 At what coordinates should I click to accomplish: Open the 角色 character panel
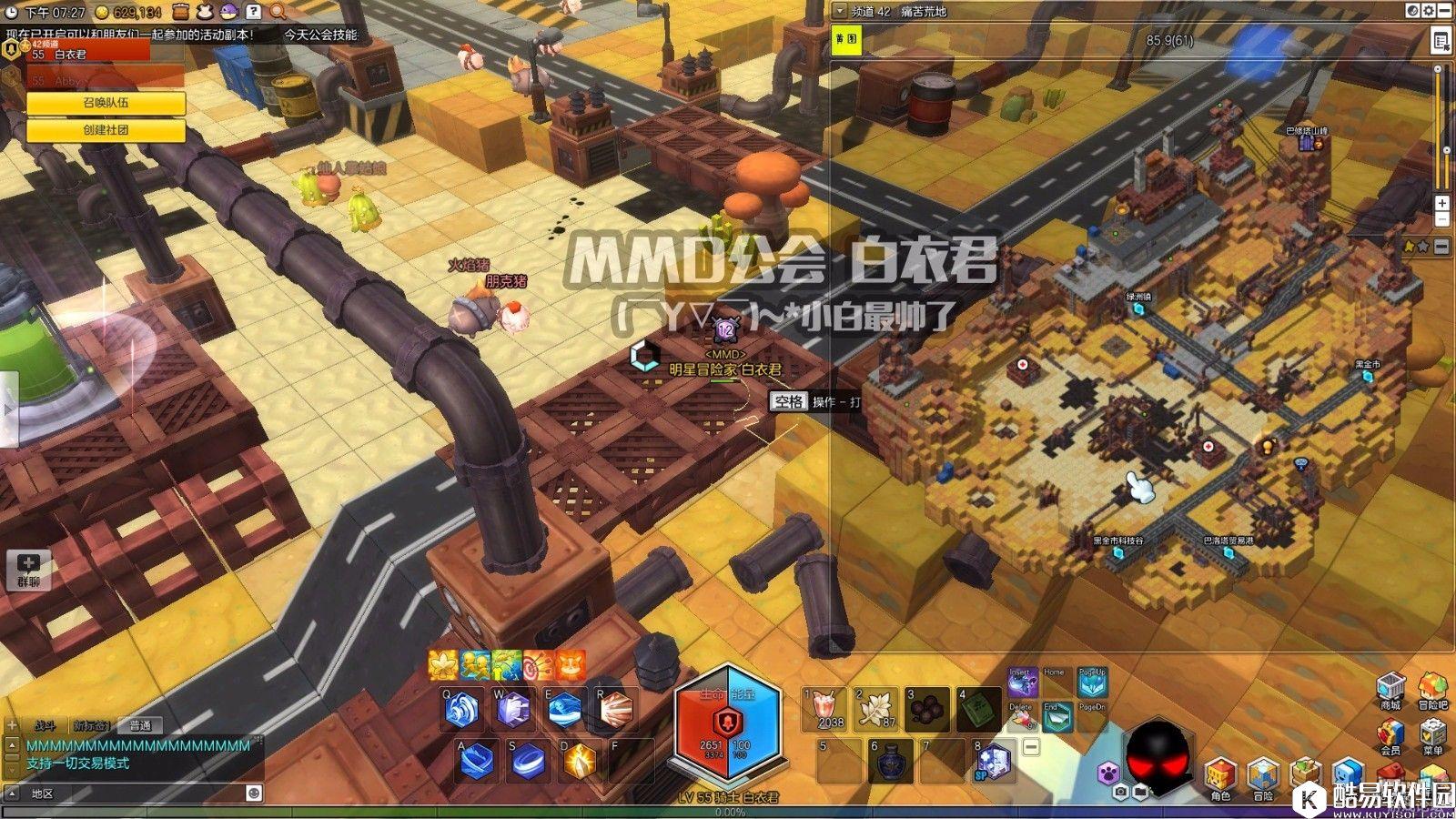(1220, 779)
